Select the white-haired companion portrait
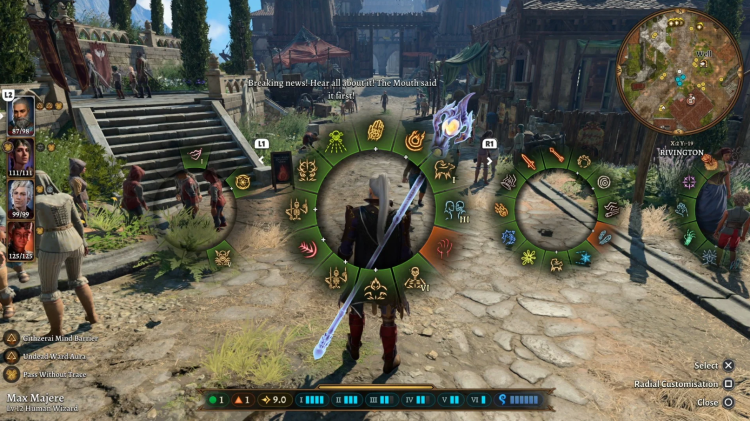 point(21,195)
